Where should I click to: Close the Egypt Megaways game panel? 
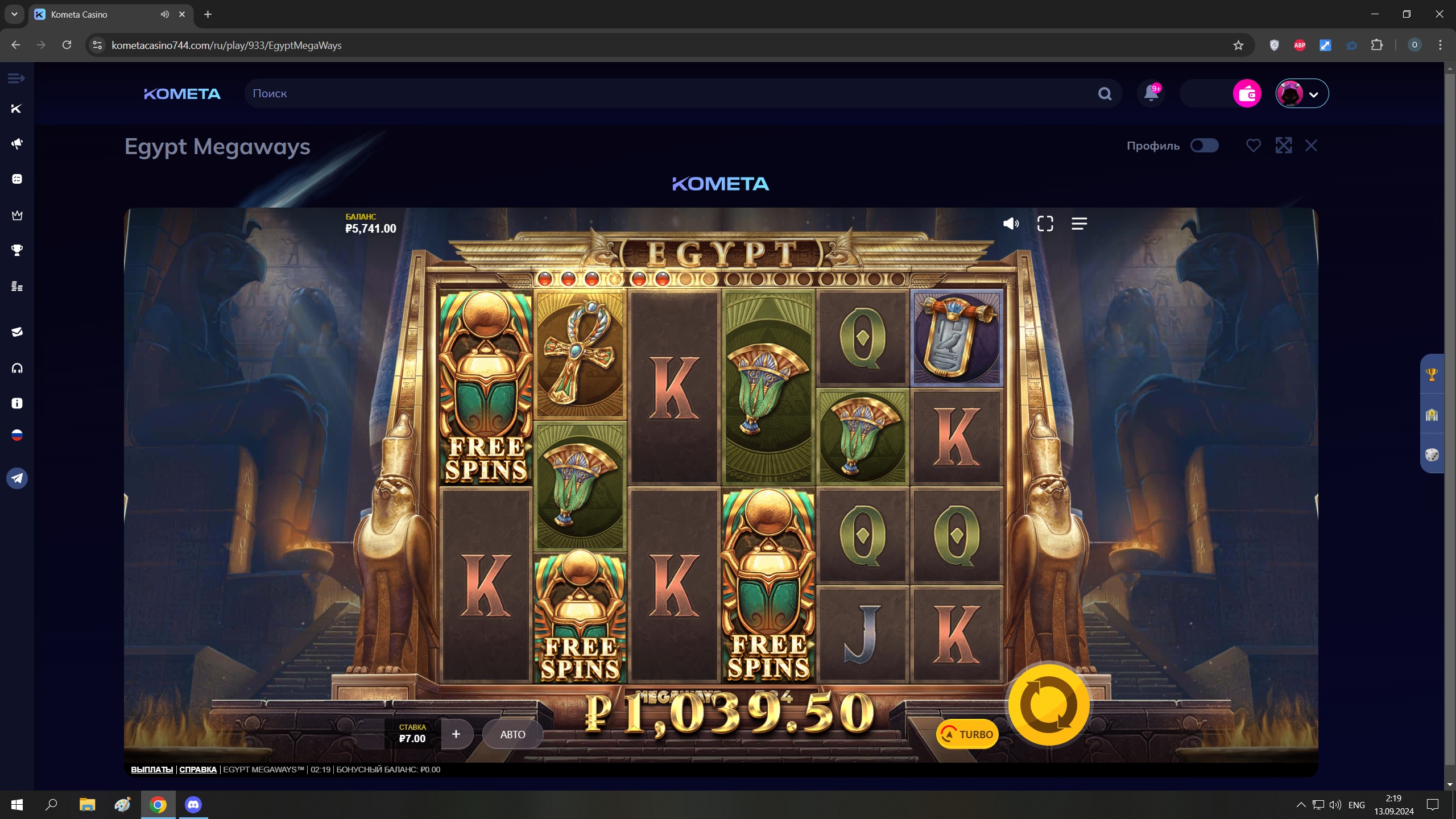1311,146
